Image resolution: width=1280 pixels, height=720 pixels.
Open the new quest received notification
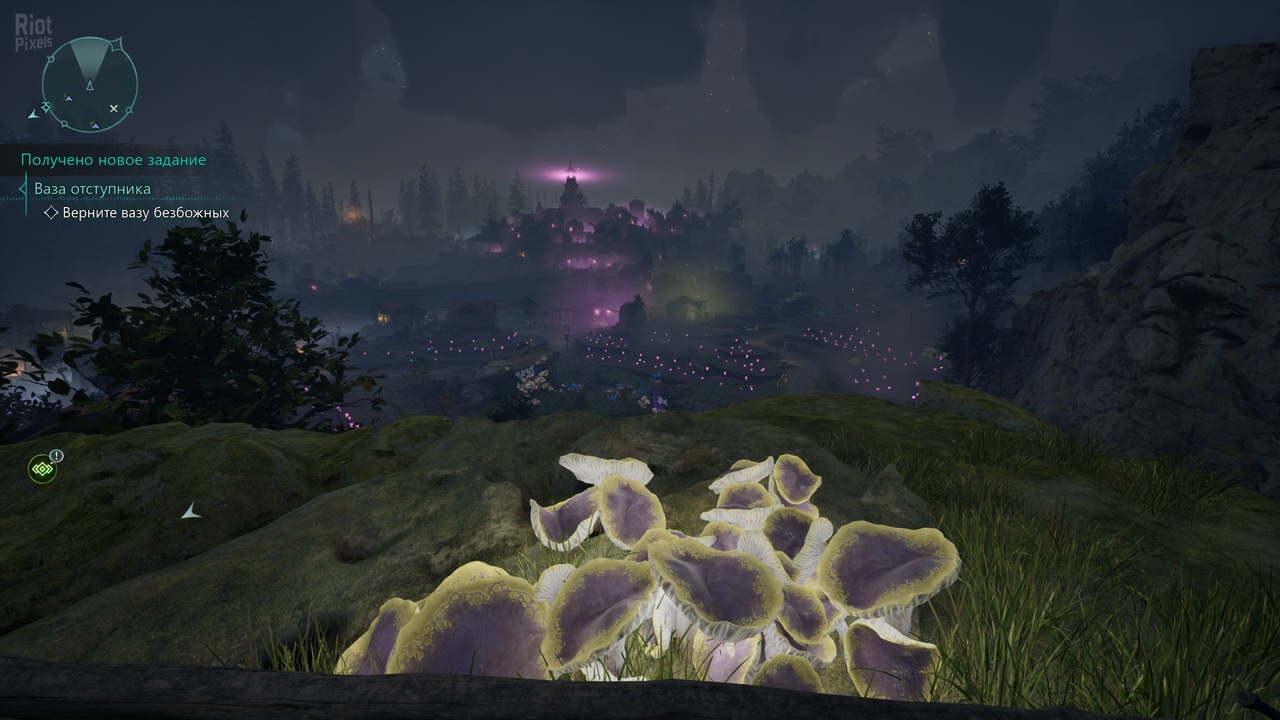click(113, 159)
